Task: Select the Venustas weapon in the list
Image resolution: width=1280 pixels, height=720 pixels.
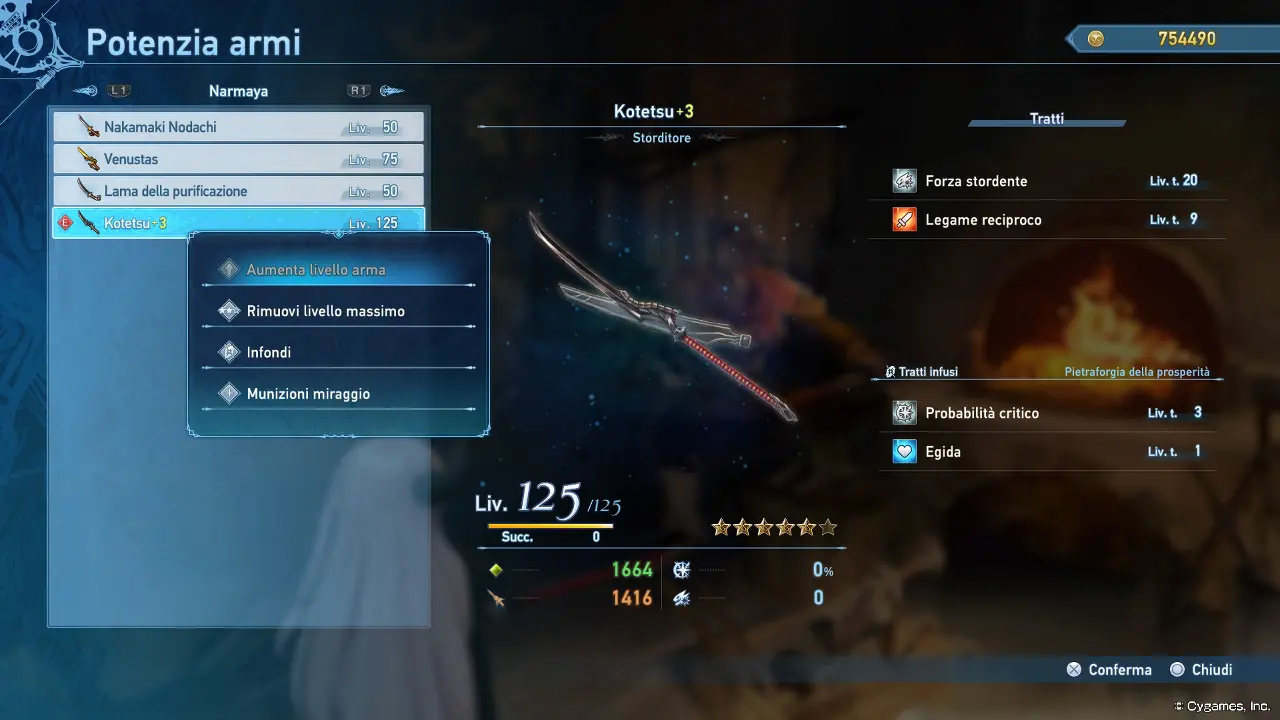Action: pyautogui.click(x=238, y=158)
